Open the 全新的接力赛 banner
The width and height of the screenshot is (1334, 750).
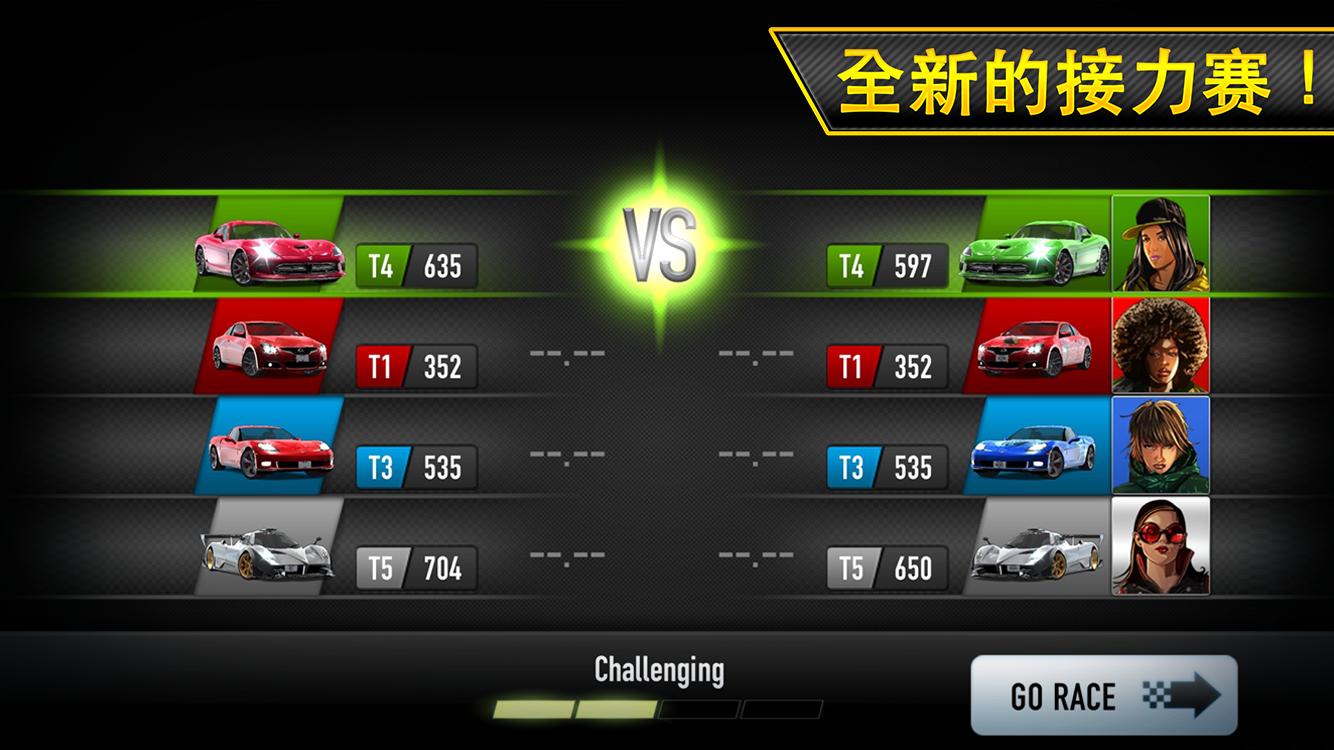(1050, 75)
